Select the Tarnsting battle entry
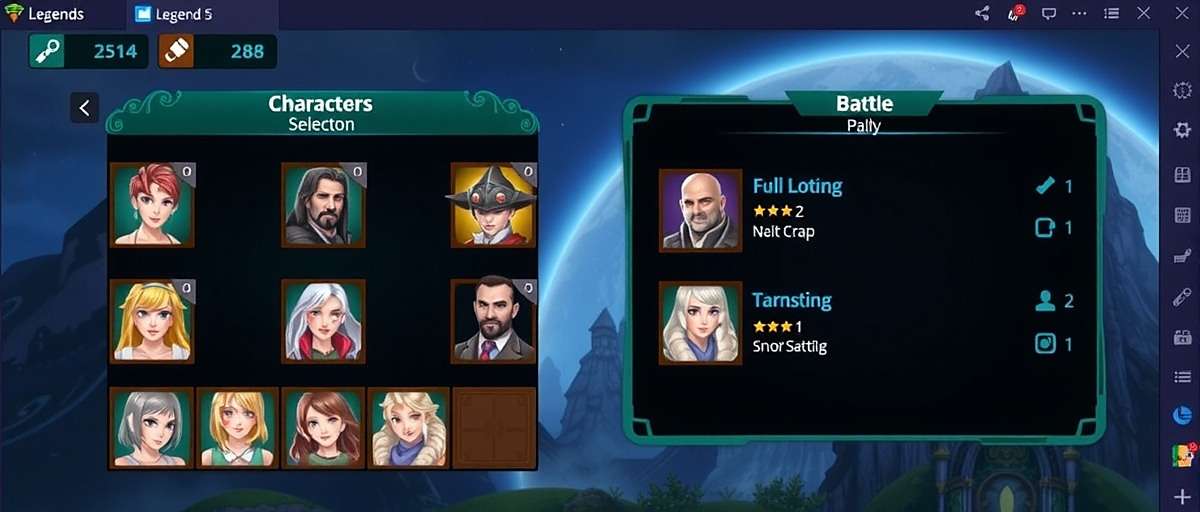Screen dimensions: 1200x512 point(791,301)
